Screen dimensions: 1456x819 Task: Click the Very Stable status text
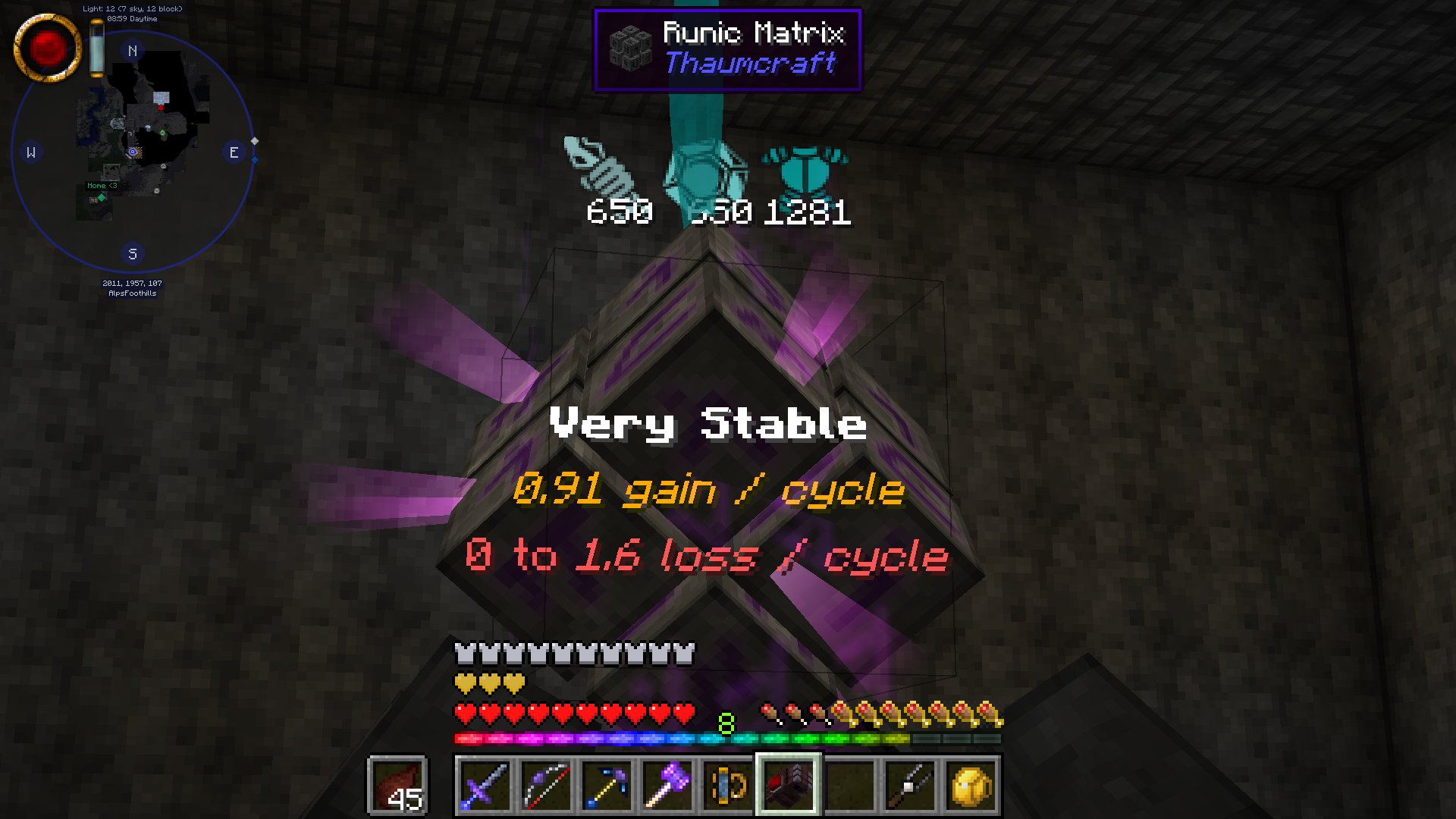coord(708,425)
